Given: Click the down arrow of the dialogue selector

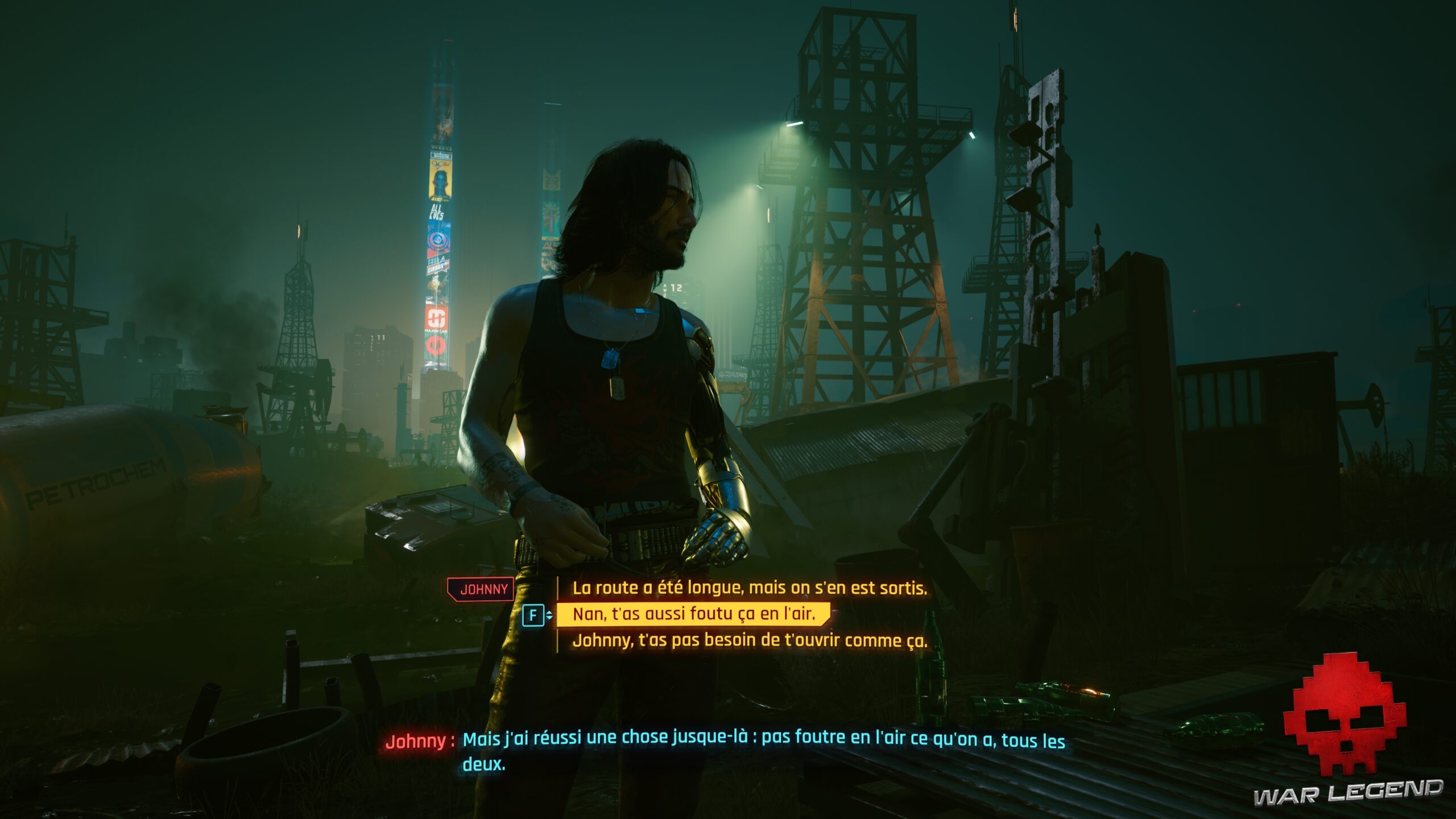Looking at the screenshot, I should [x=549, y=618].
